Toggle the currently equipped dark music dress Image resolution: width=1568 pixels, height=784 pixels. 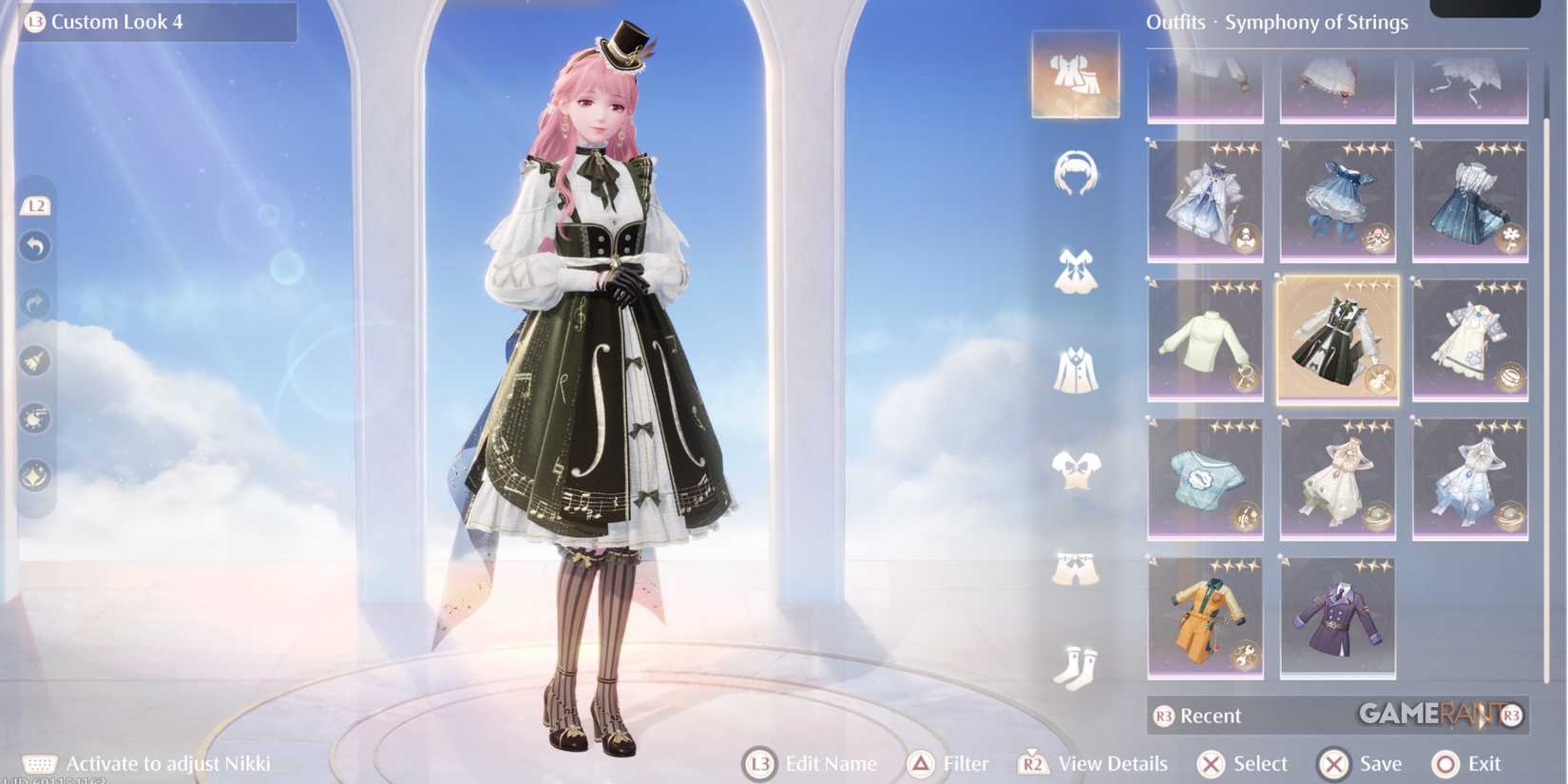[x=1337, y=339]
